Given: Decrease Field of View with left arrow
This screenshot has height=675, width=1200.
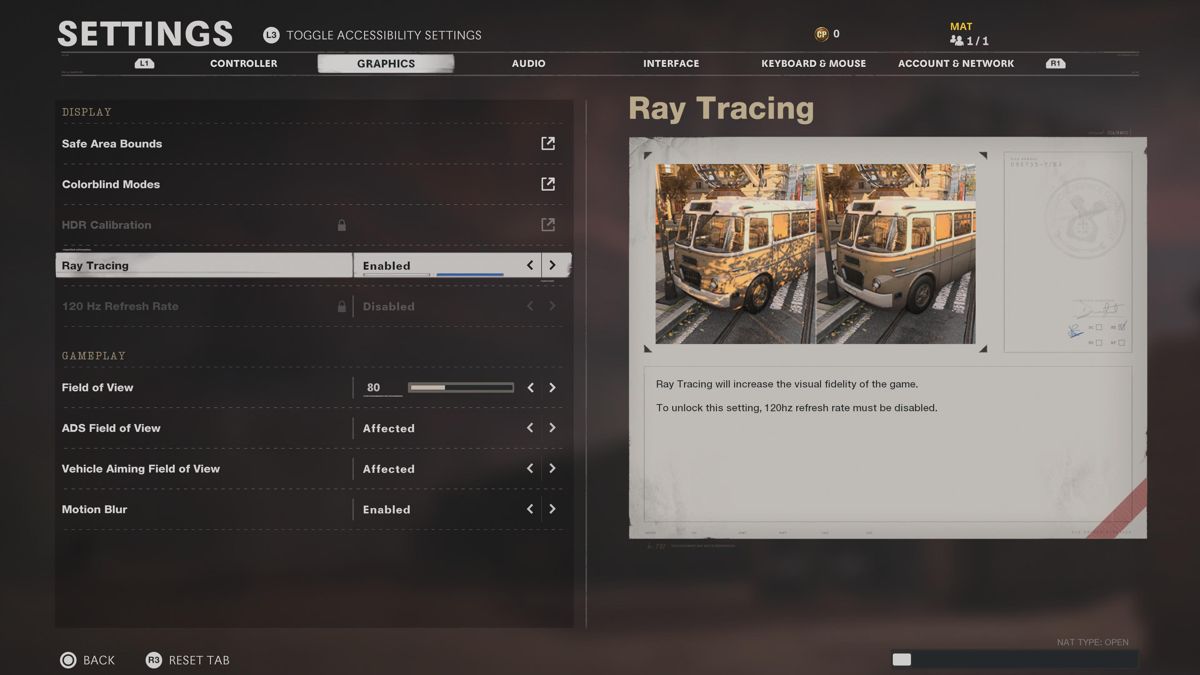Looking at the screenshot, I should pyautogui.click(x=530, y=388).
